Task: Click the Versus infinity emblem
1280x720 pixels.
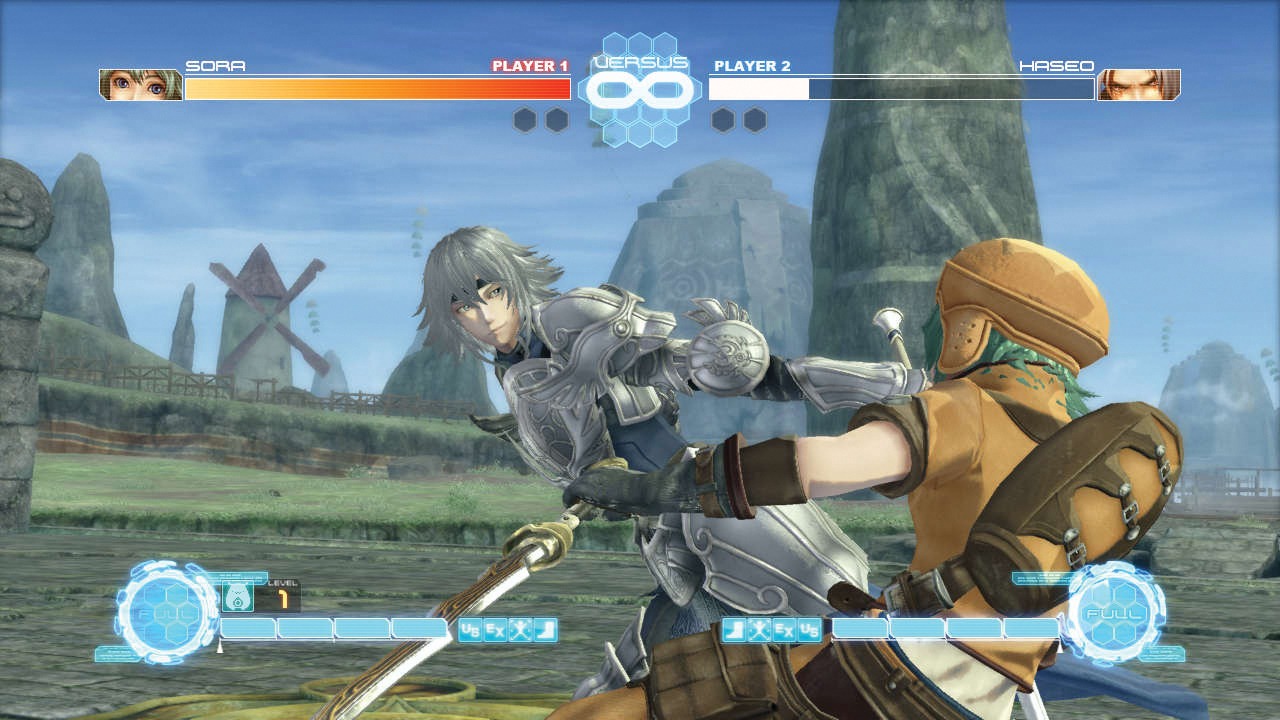Action: [640, 90]
